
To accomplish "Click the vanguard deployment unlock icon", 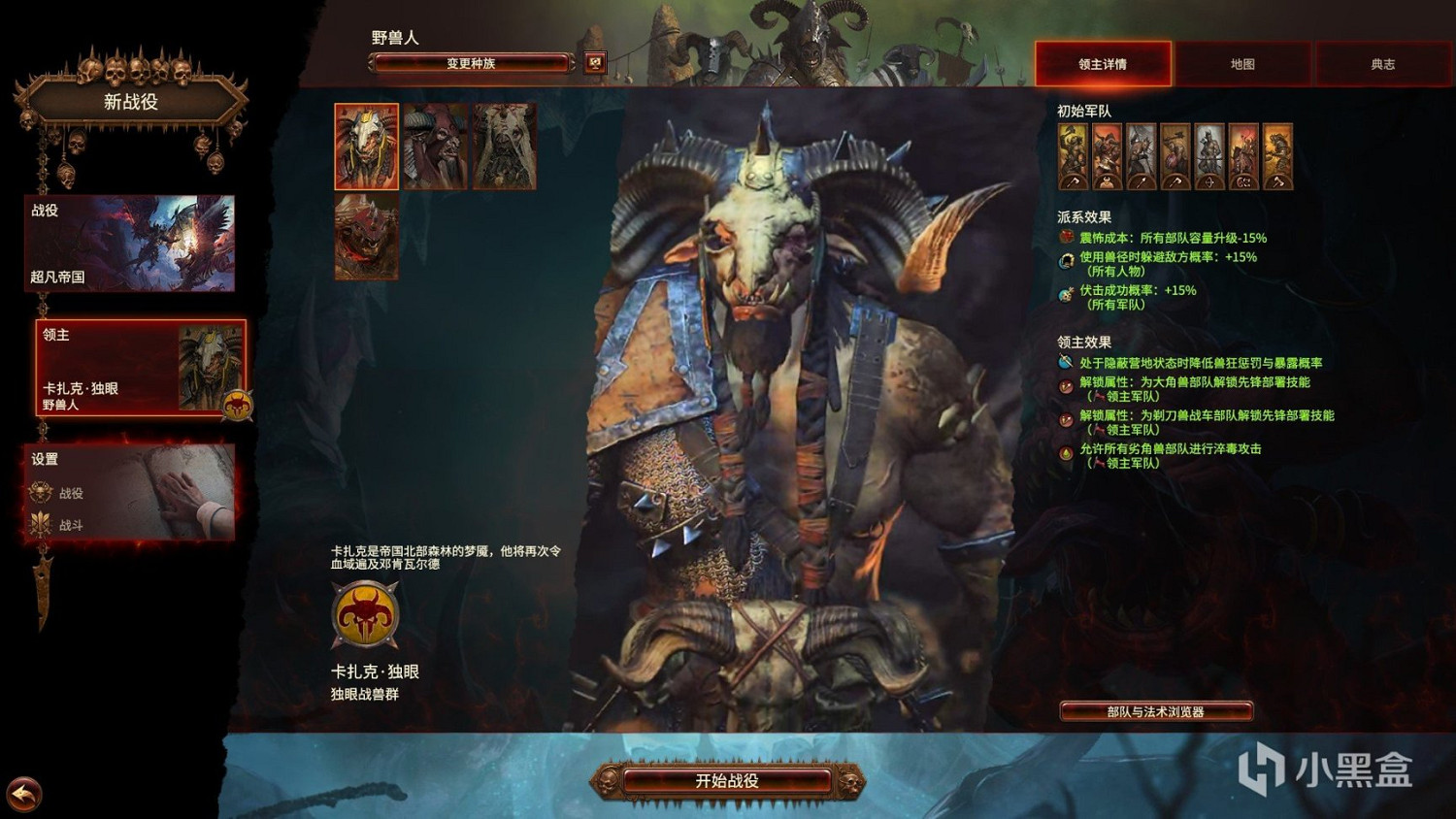I will 1064,387.
